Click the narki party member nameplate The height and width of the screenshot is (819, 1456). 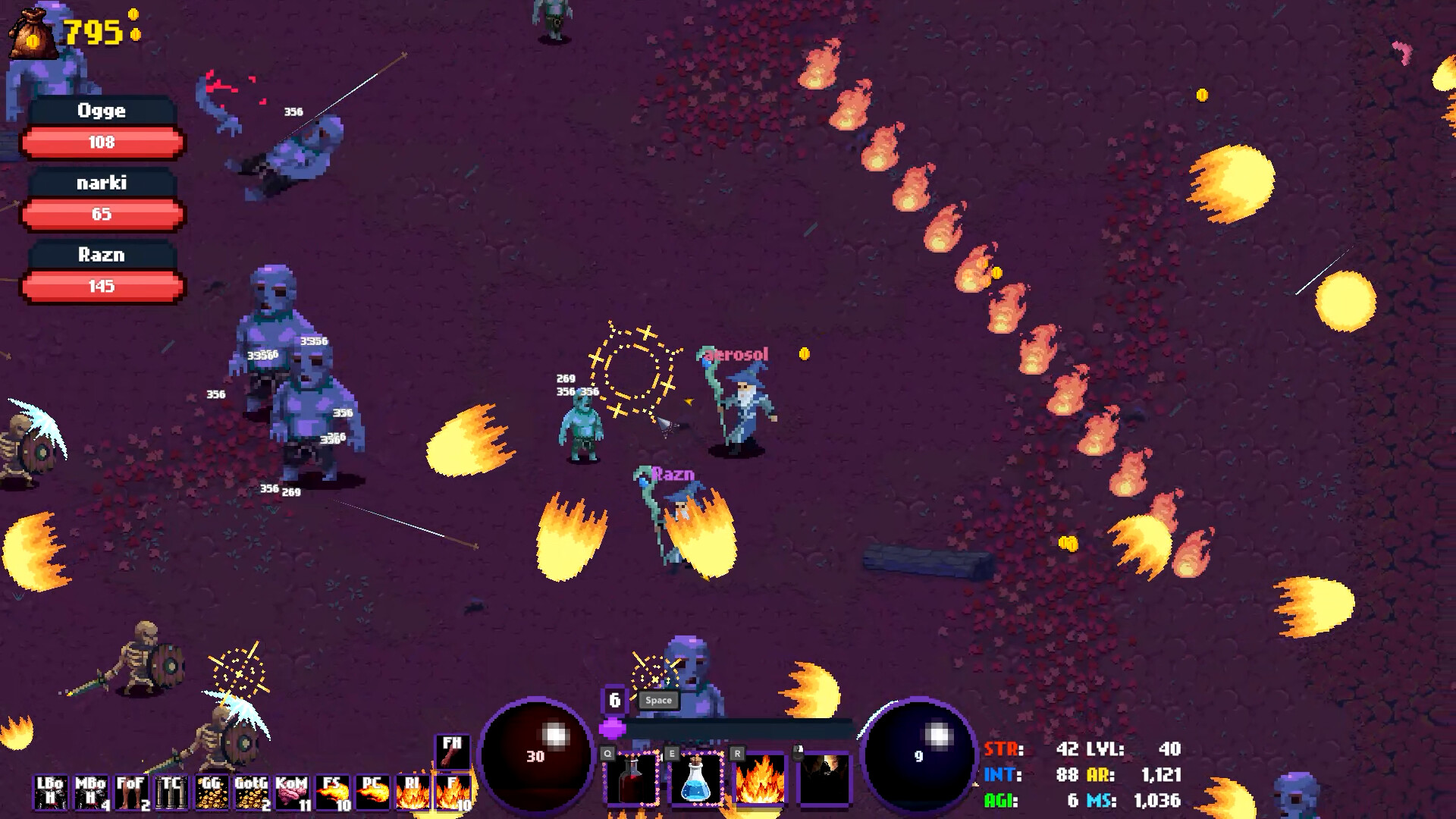pos(101,183)
